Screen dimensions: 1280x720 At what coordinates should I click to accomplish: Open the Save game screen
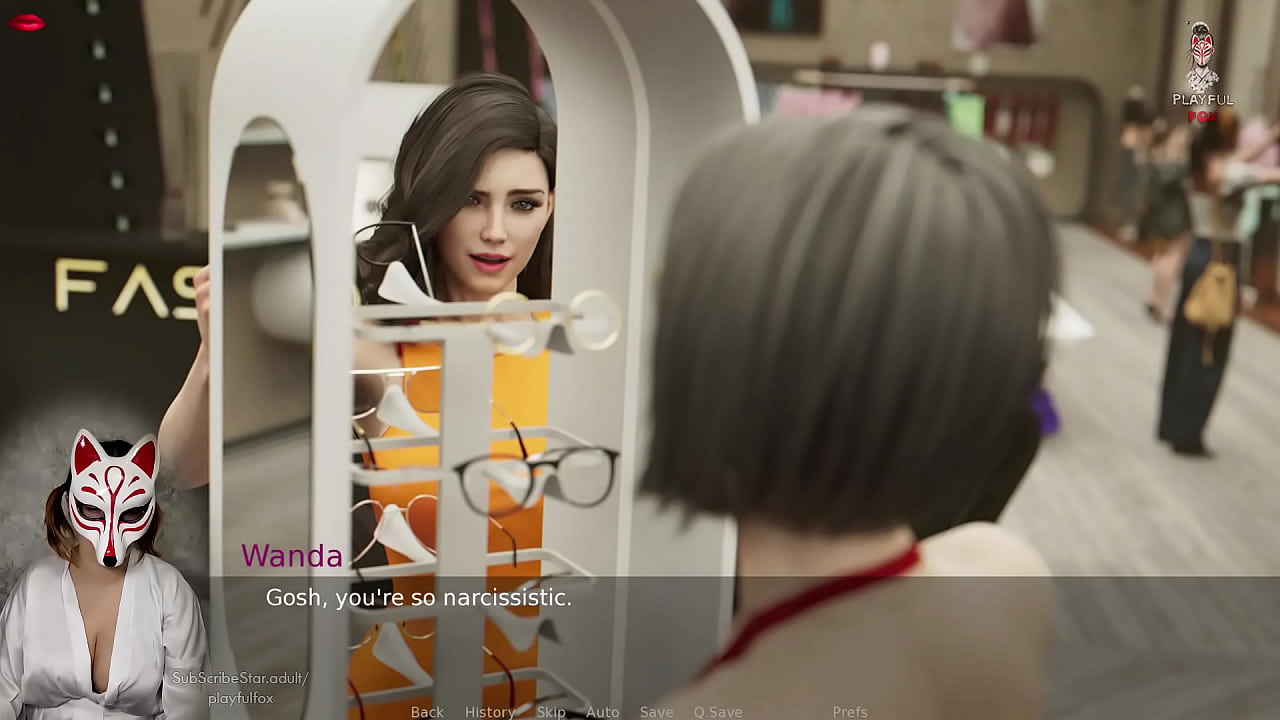click(656, 712)
